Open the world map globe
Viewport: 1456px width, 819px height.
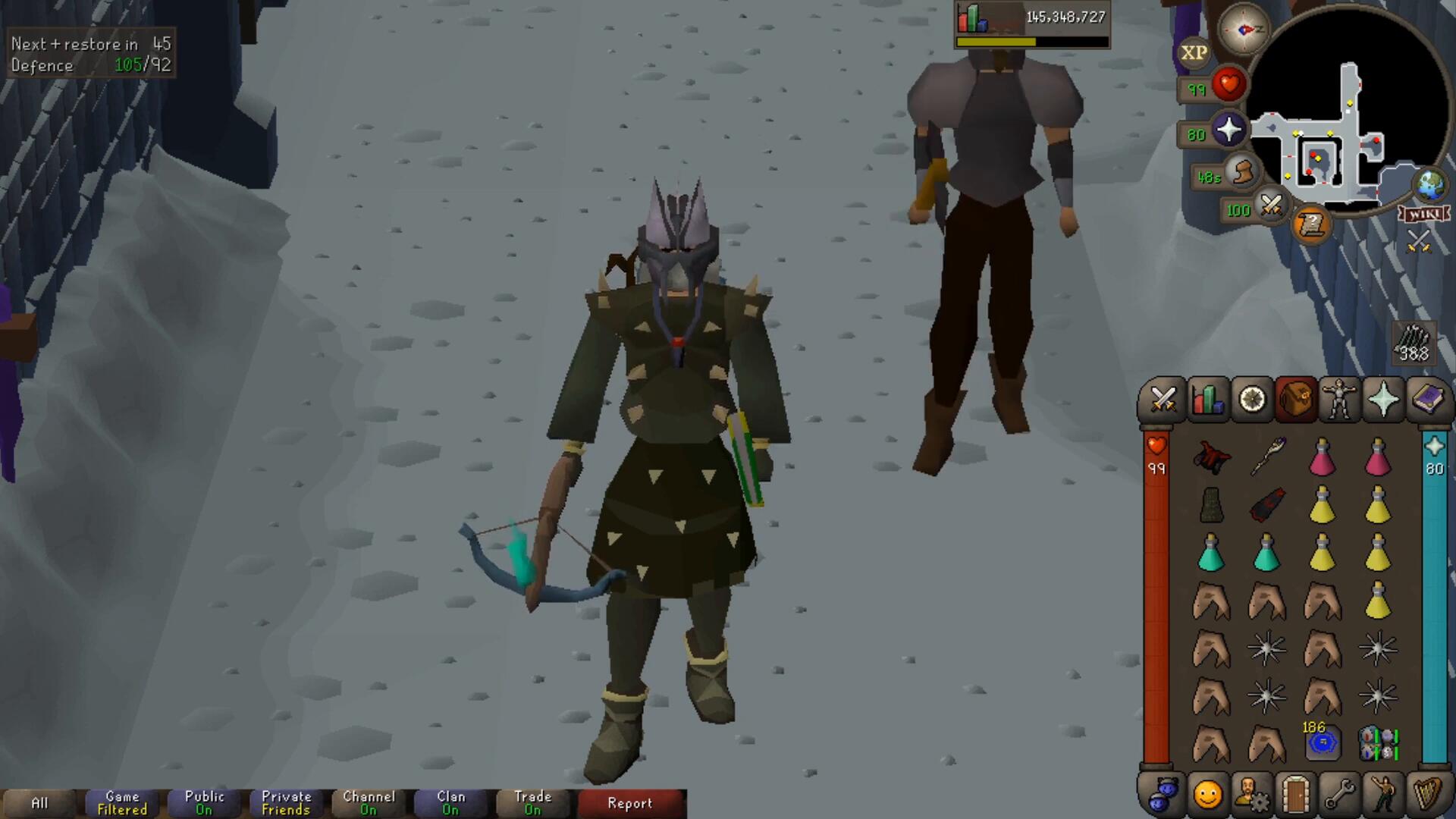point(1430,184)
